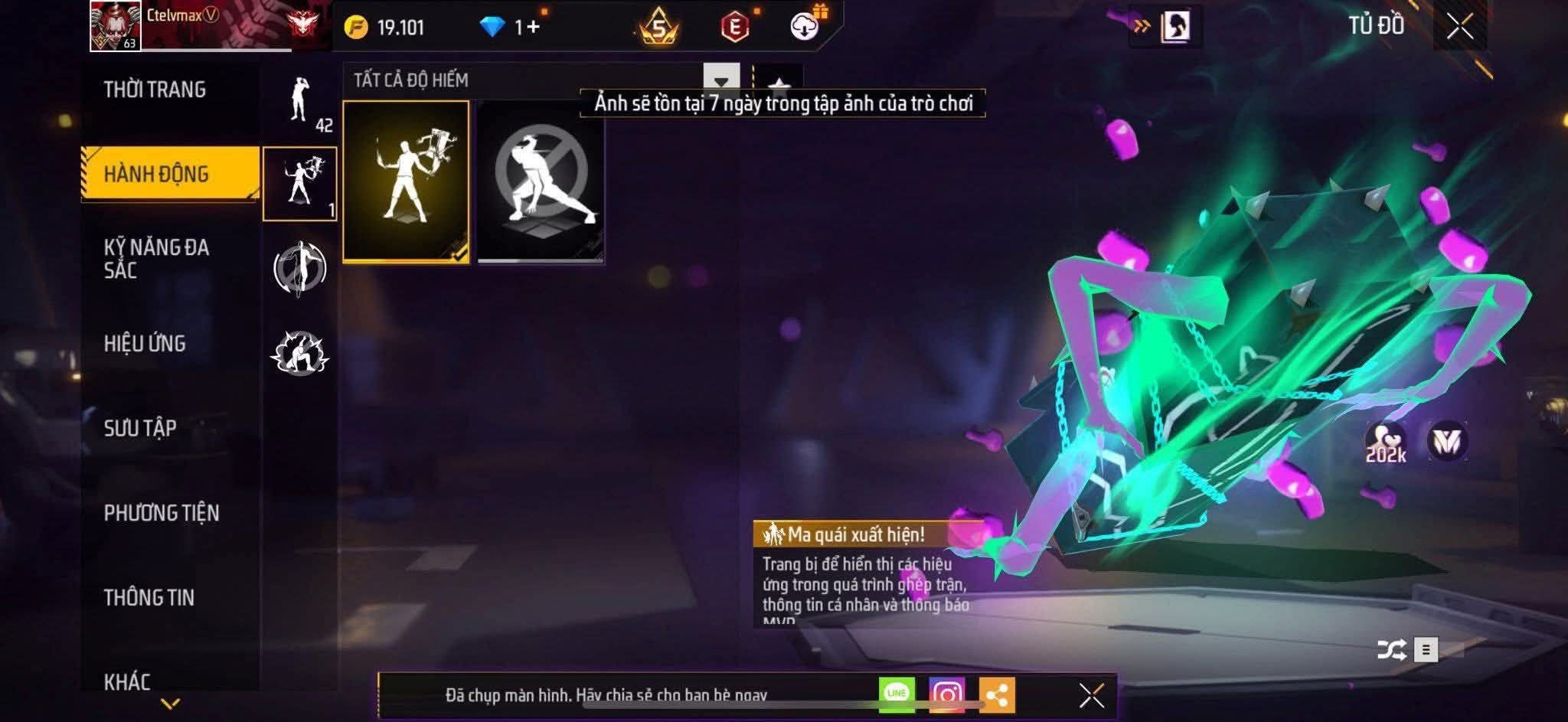This screenshot has height=722, width=1568.
Task: Open the Phương Tiện category
Action: (162, 512)
